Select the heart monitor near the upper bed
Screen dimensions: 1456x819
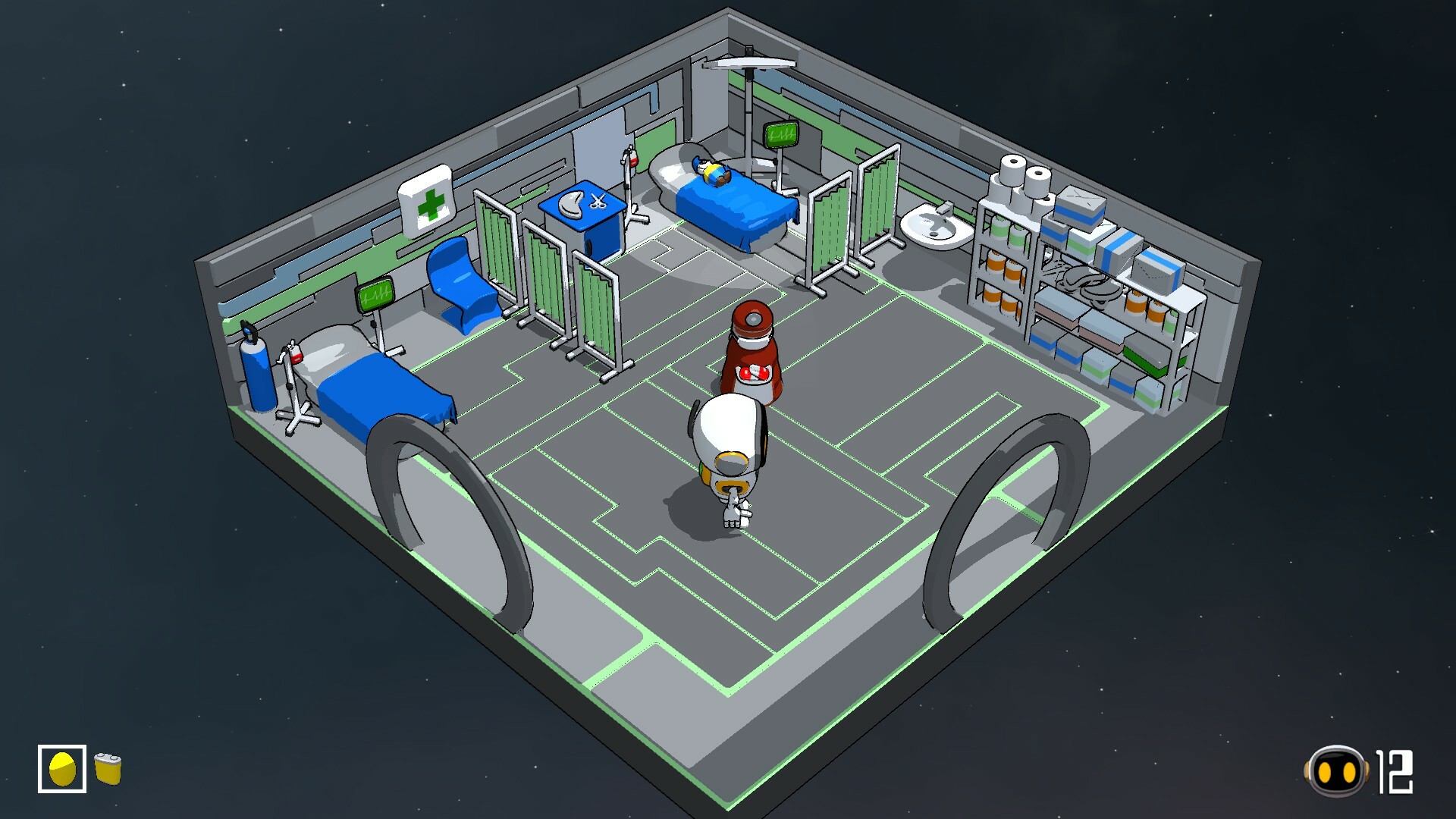coord(781,135)
